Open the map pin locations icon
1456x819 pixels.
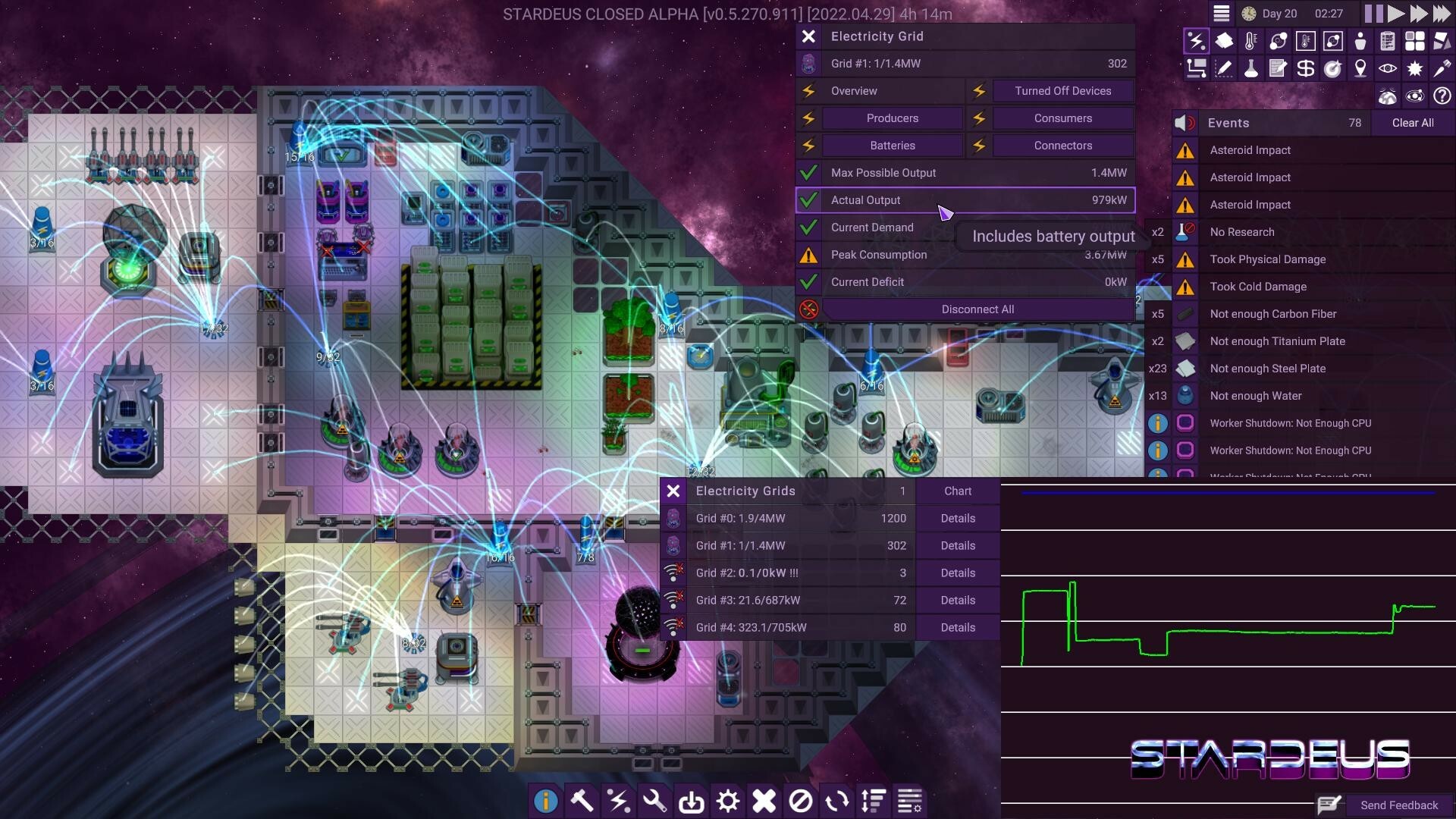1360,69
